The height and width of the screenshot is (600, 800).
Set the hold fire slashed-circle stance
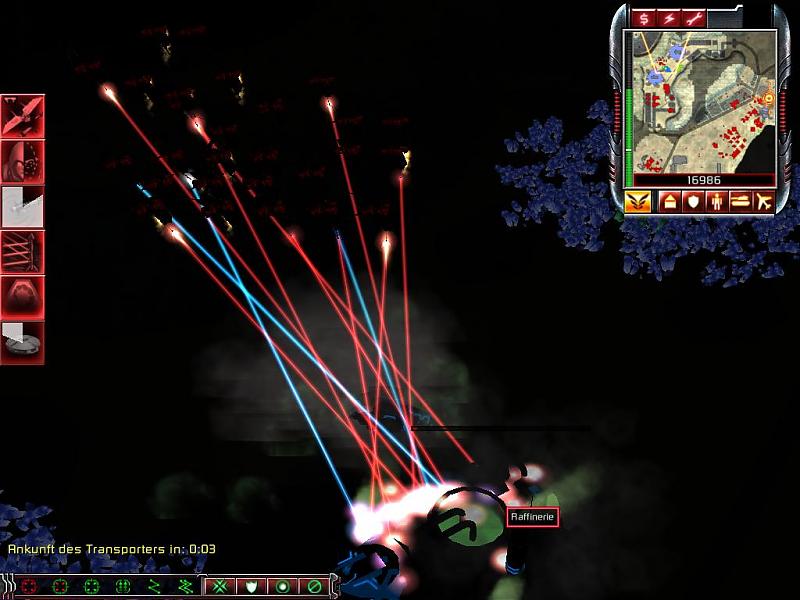[x=314, y=586]
